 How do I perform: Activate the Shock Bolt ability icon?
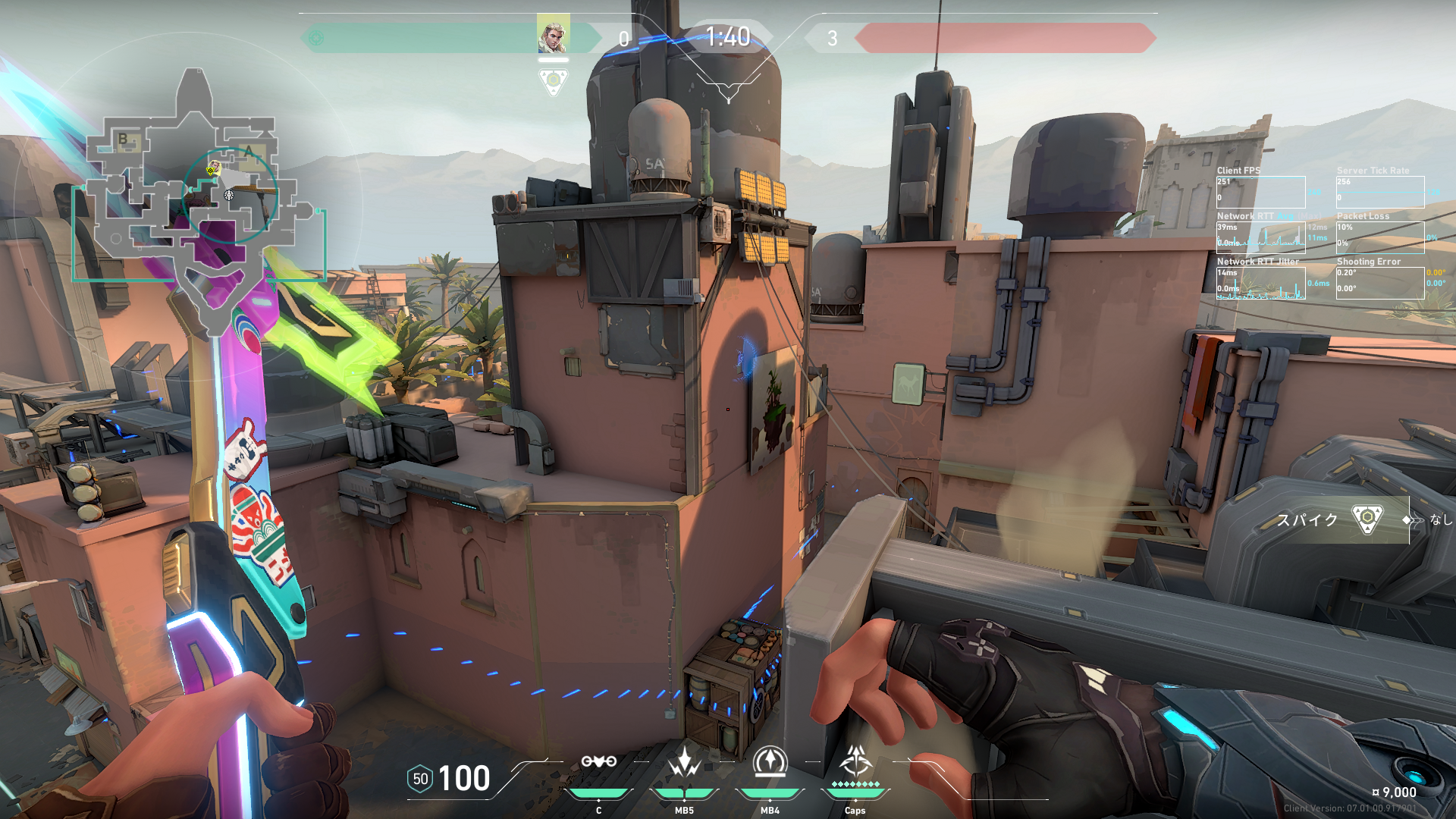click(684, 762)
